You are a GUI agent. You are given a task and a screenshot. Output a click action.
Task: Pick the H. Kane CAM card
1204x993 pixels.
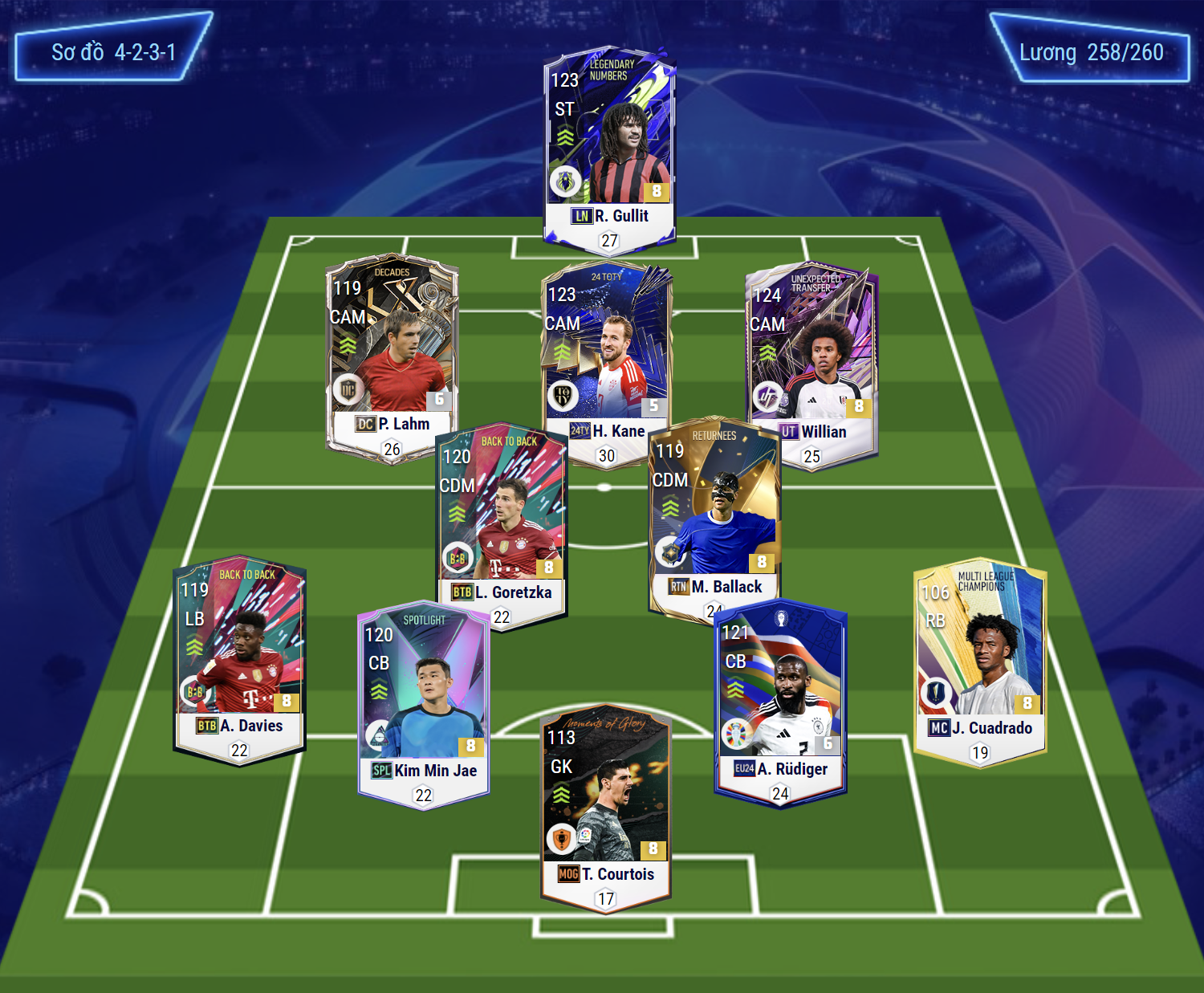607,353
